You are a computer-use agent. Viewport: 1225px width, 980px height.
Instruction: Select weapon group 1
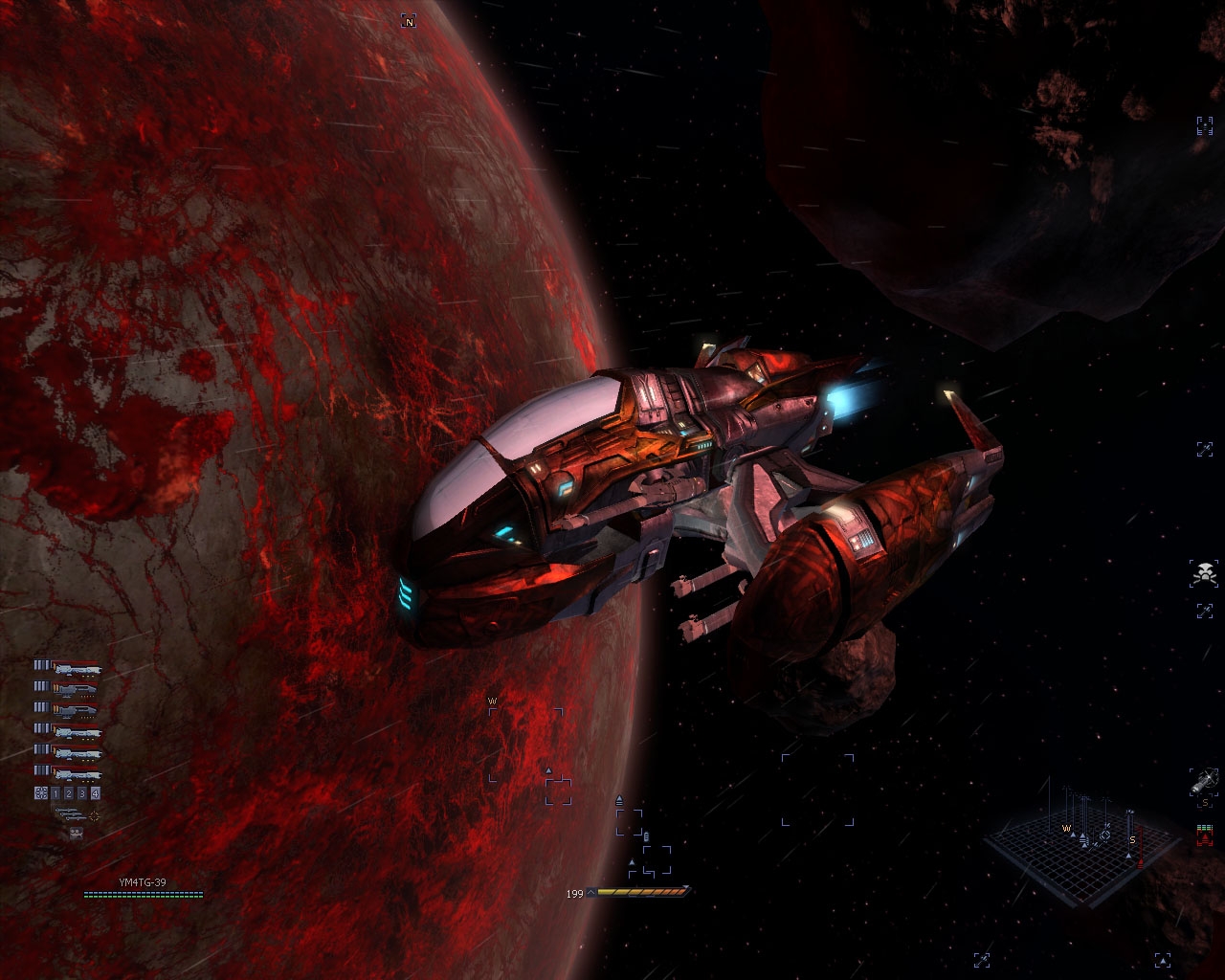coord(56,793)
